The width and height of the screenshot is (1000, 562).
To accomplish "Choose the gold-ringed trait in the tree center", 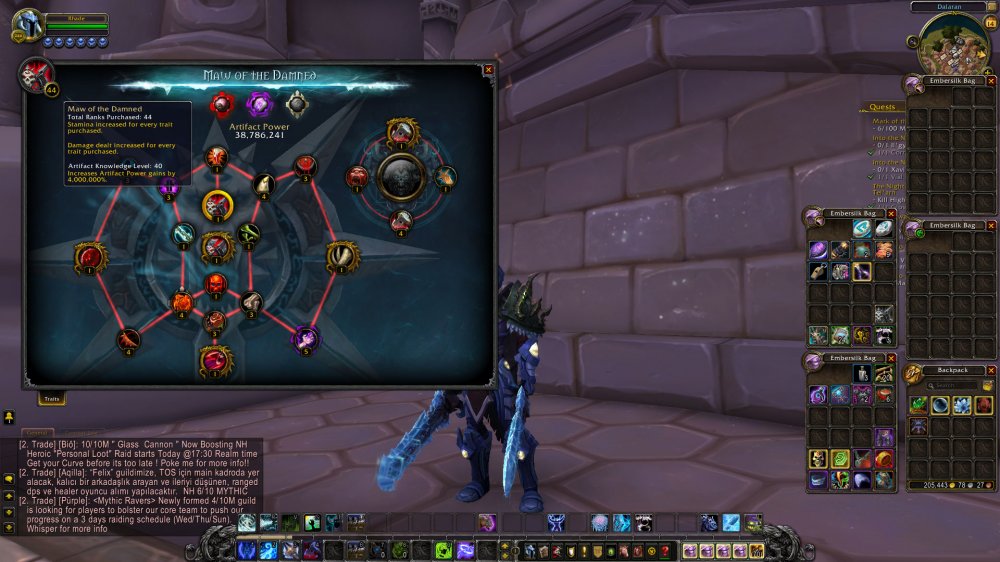I will [x=217, y=205].
